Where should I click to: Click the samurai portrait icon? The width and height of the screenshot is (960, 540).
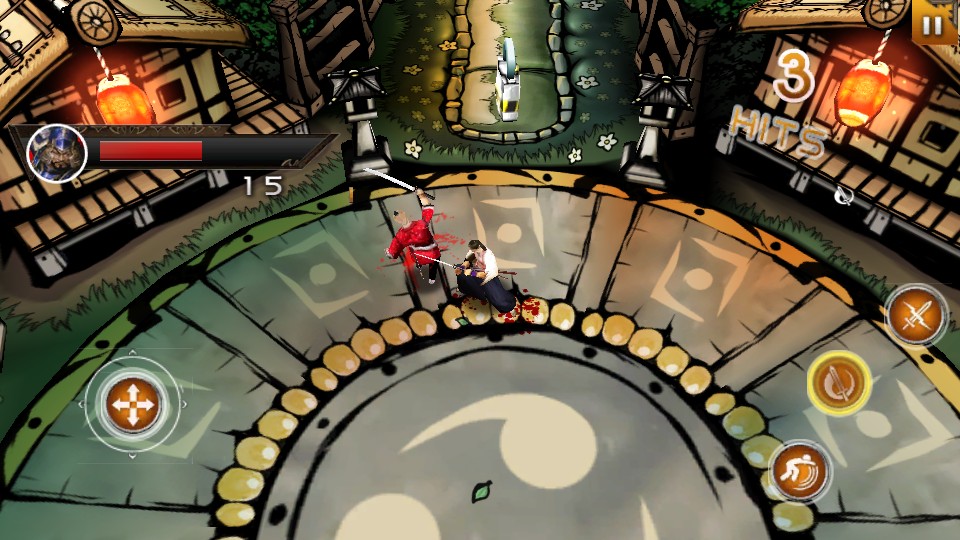pyautogui.click(x=56, y=153)
